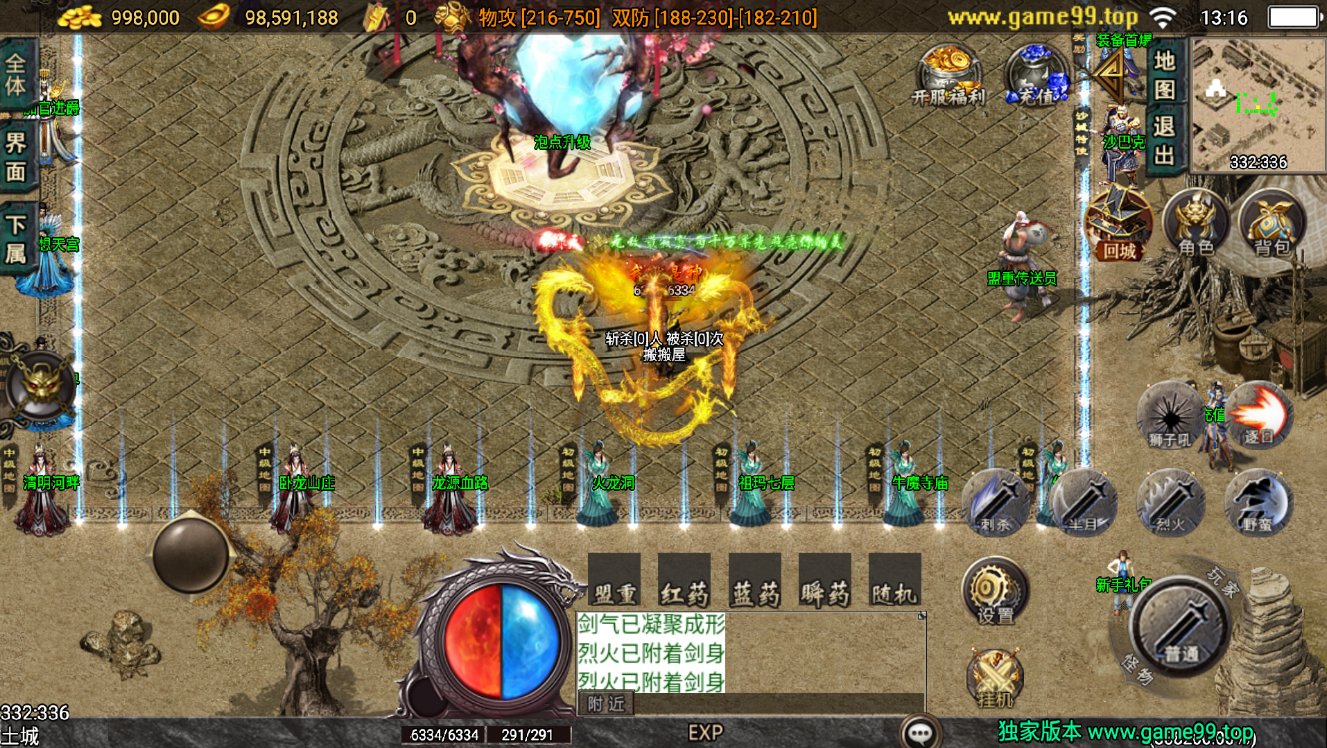Activate the 狮子吼 skill
Screen dimensions: 1327x748
click(x=1170, y=415)
